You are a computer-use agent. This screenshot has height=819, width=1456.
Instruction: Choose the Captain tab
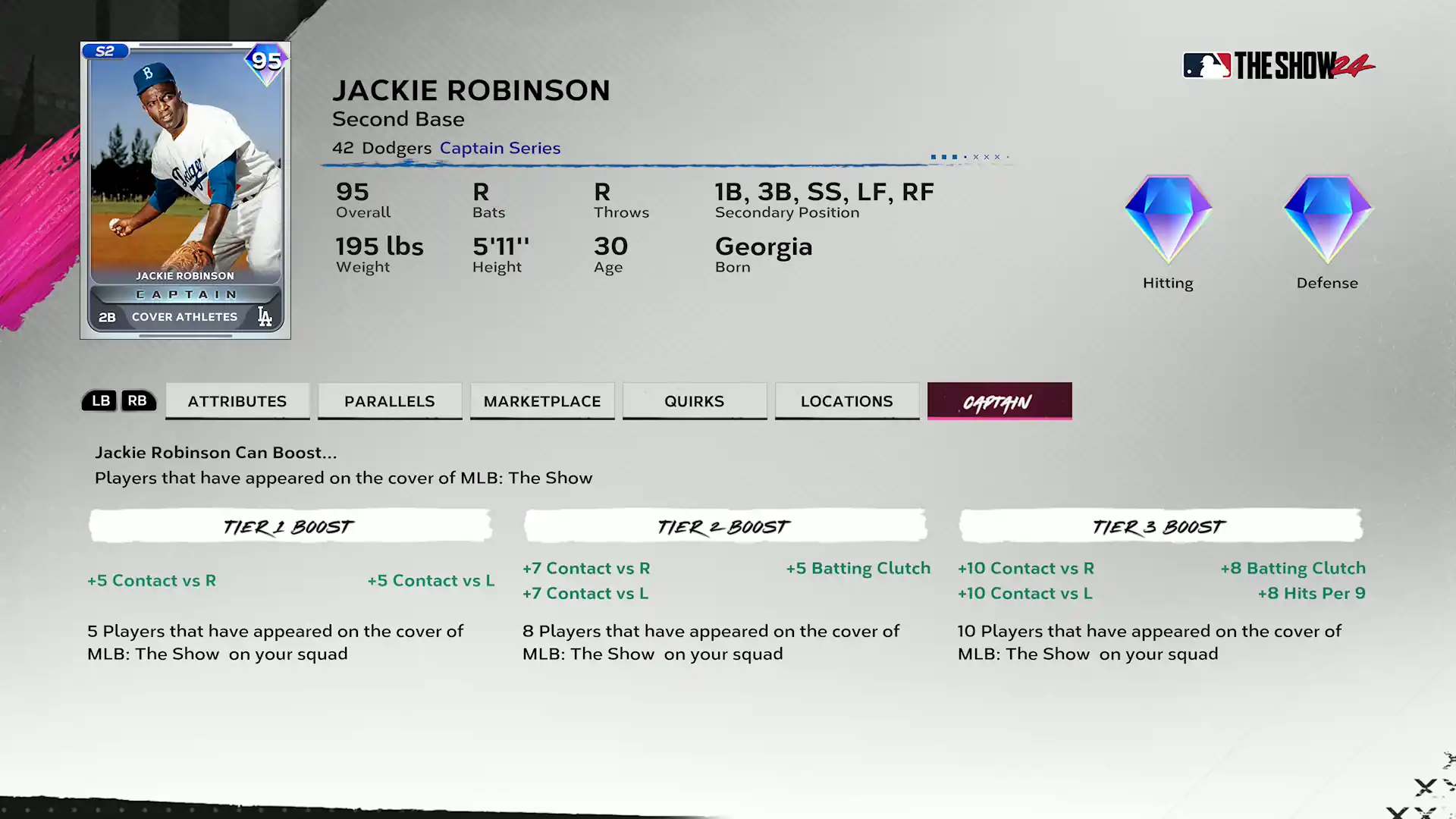pos(999,401)
